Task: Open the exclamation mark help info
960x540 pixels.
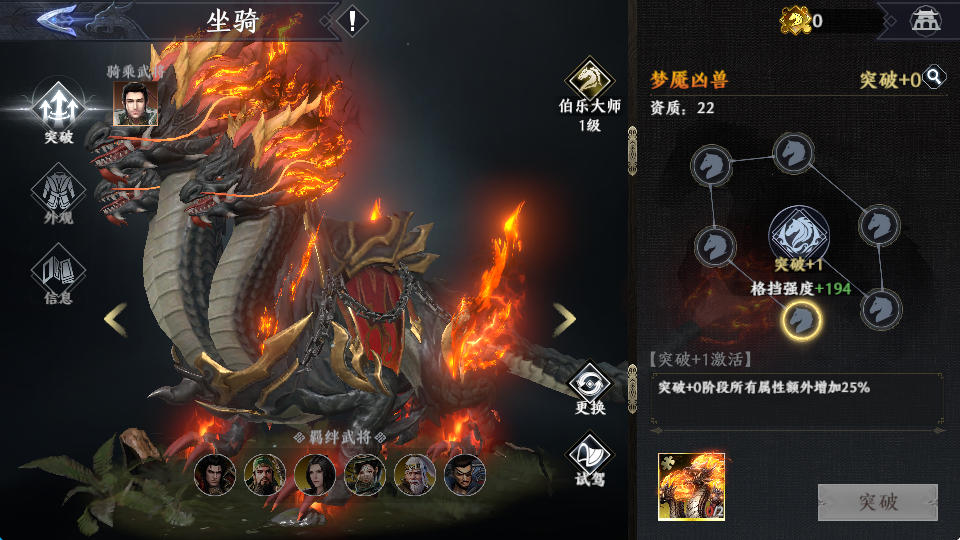Action: pos(352,20)
